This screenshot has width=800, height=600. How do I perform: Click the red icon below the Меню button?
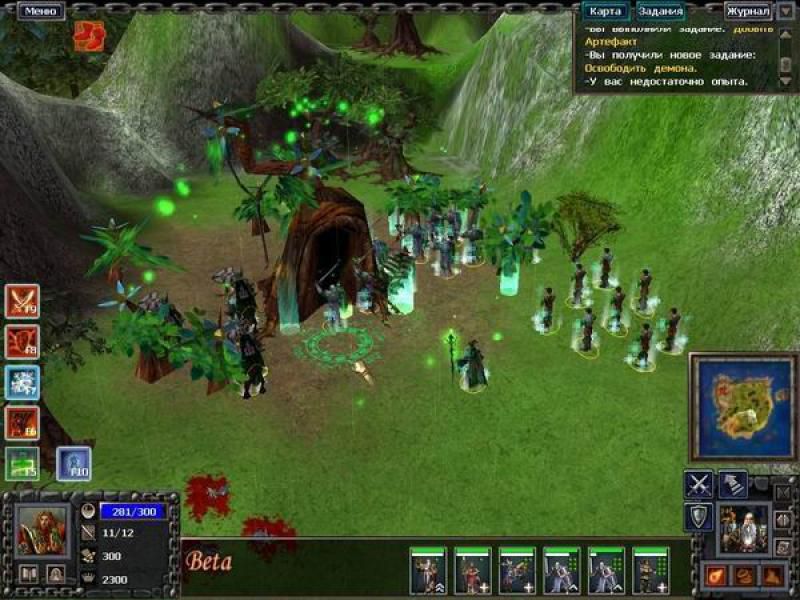tap(88, 36)
